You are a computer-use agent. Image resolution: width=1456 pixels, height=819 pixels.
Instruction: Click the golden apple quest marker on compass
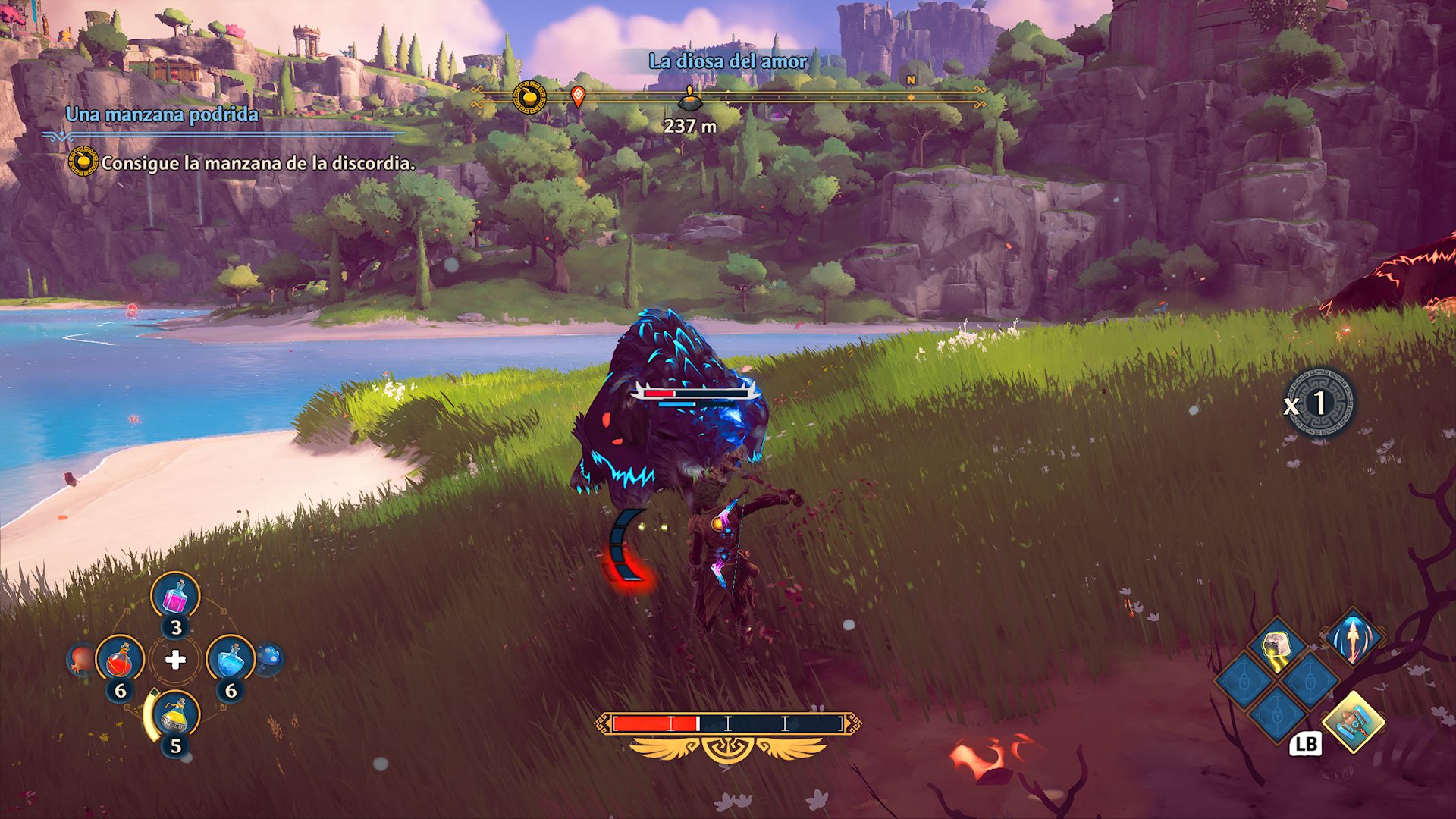529,97
